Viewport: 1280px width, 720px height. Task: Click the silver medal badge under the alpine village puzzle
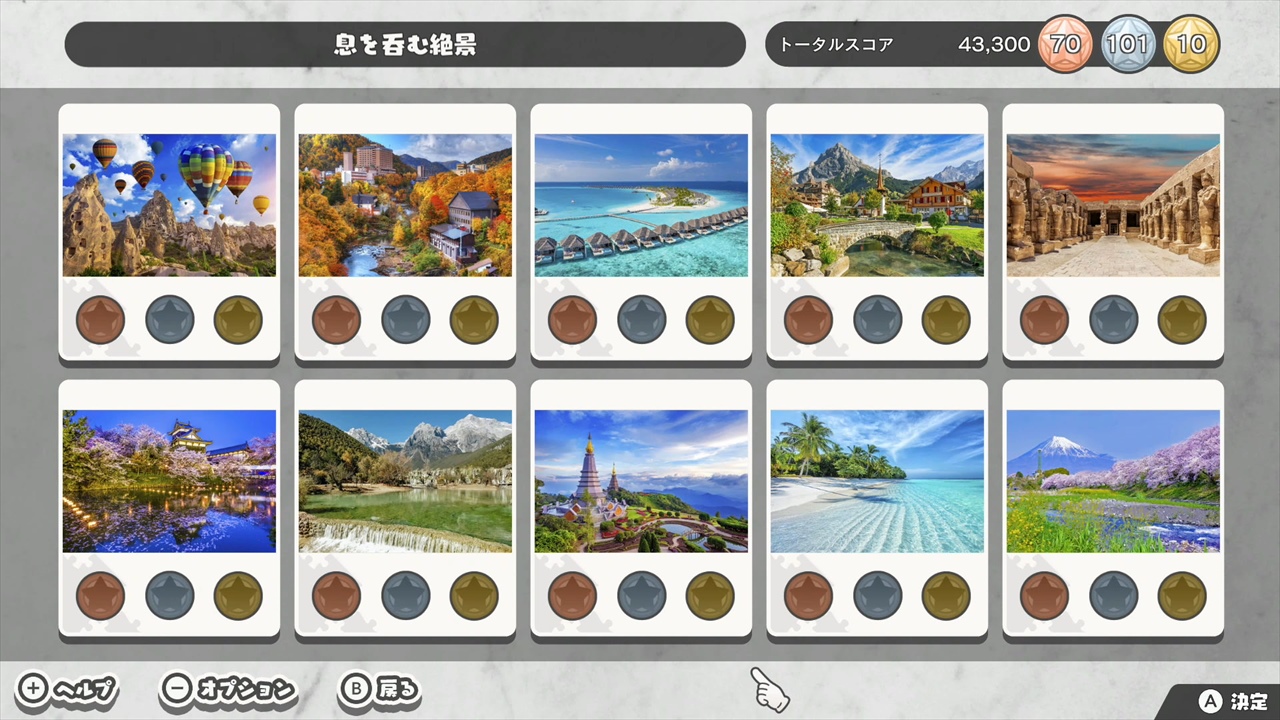click(x=877, y=319)
